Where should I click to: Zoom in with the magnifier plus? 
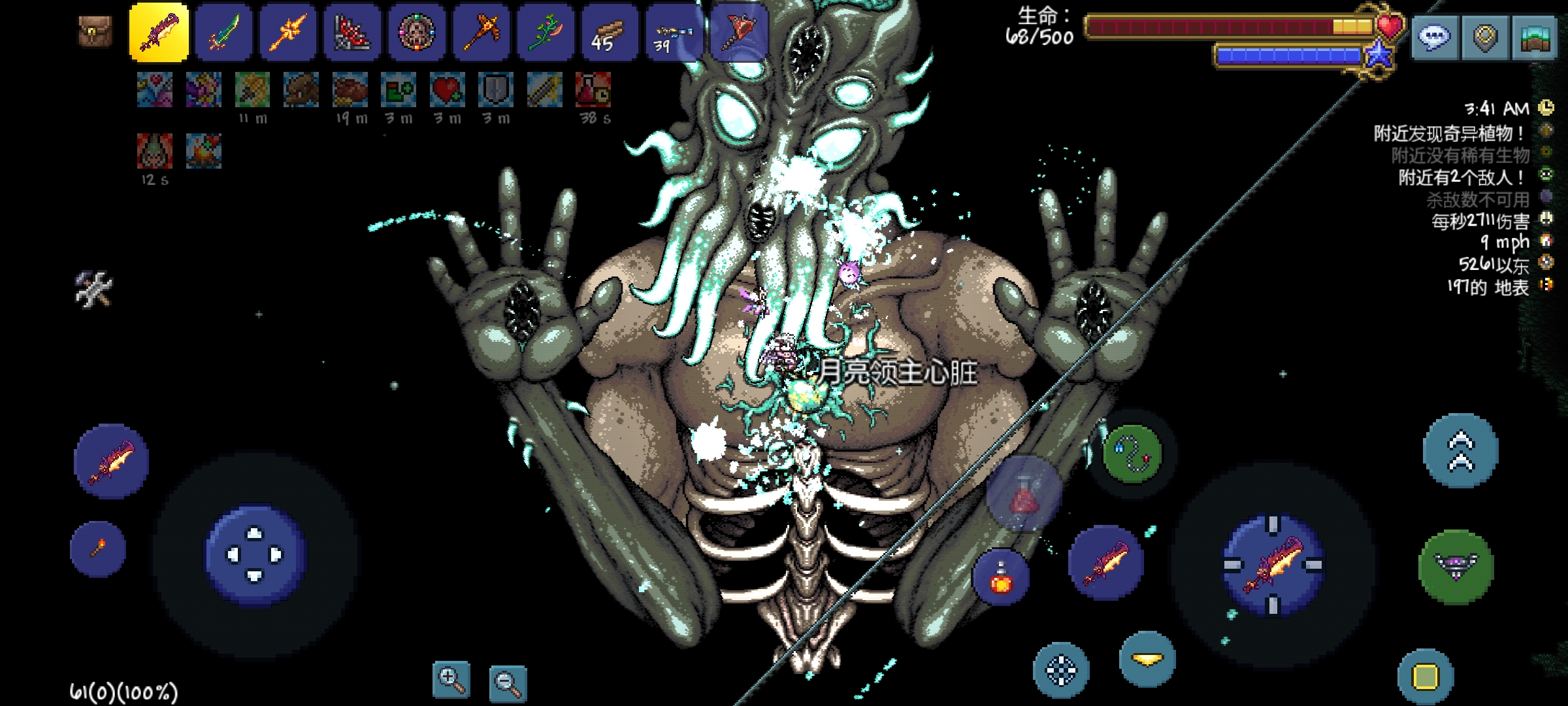pos(451,680)
